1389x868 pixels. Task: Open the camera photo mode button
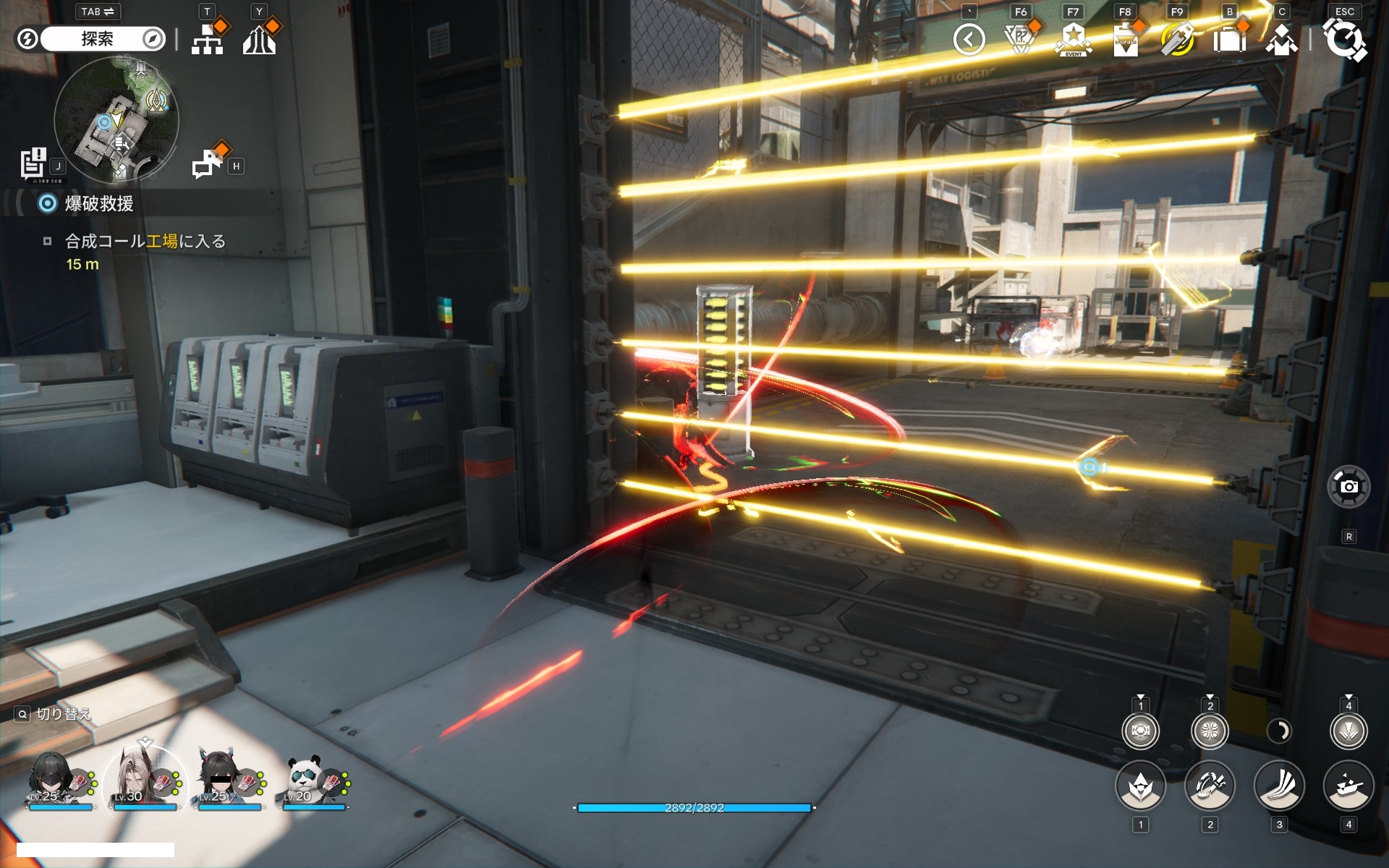tap(1348, 487)
